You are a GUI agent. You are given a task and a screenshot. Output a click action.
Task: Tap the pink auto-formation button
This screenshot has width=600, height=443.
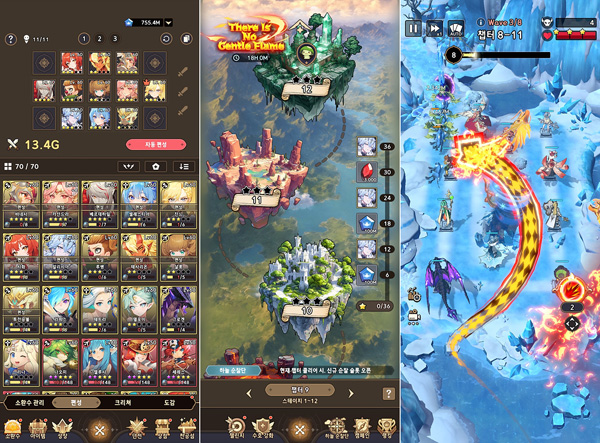[170, 143]
